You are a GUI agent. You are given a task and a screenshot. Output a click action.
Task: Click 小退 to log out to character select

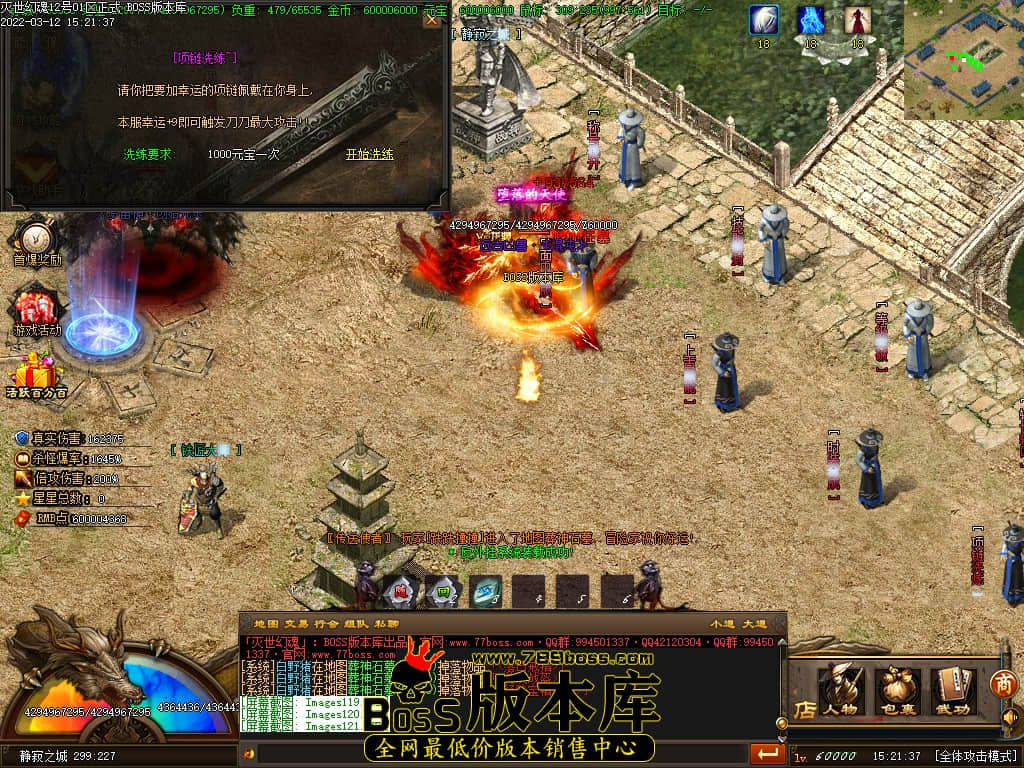[x=722, y=623]
